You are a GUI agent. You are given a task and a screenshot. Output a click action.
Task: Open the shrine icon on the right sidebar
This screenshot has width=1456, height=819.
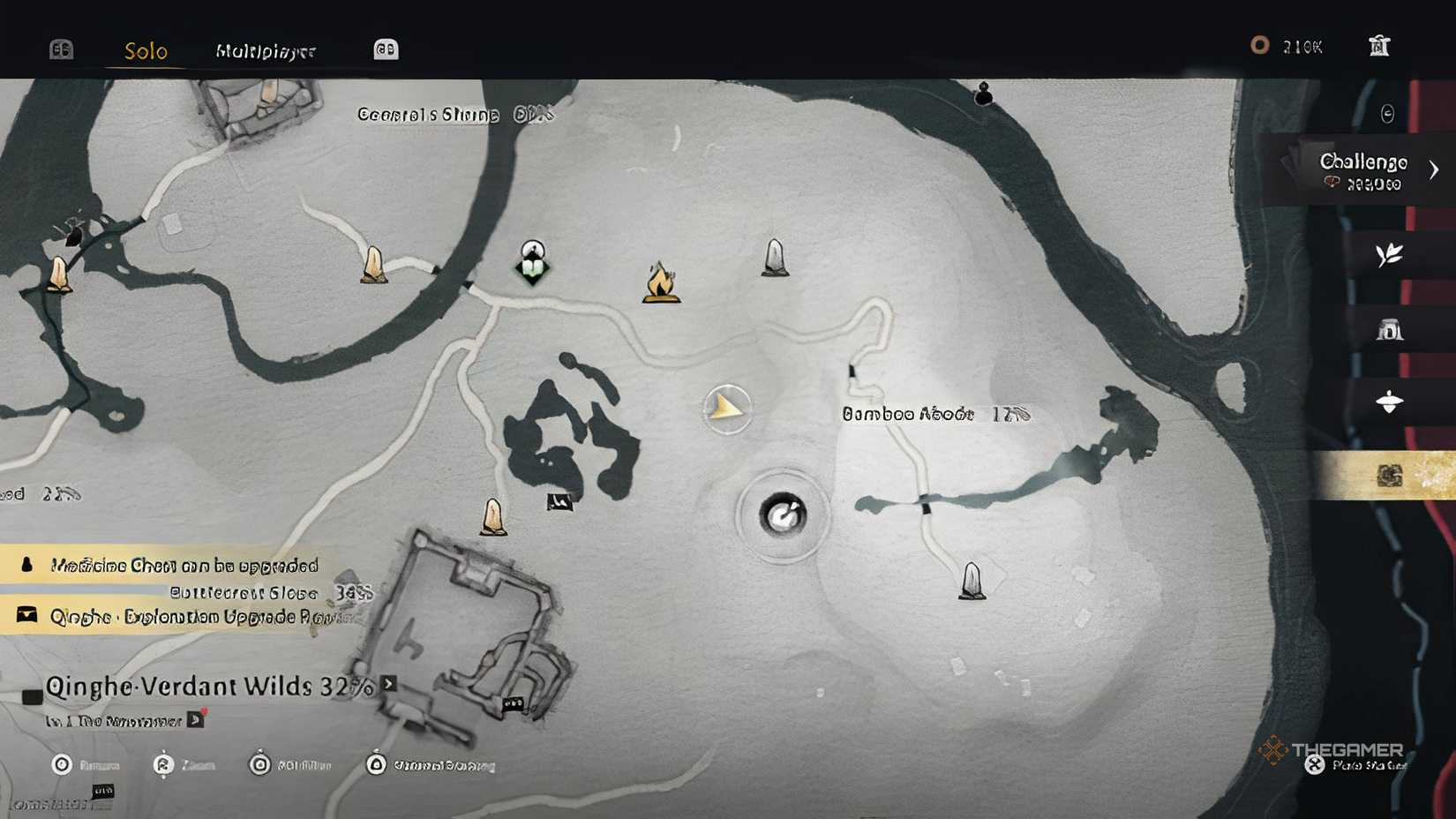[1392, 329]
